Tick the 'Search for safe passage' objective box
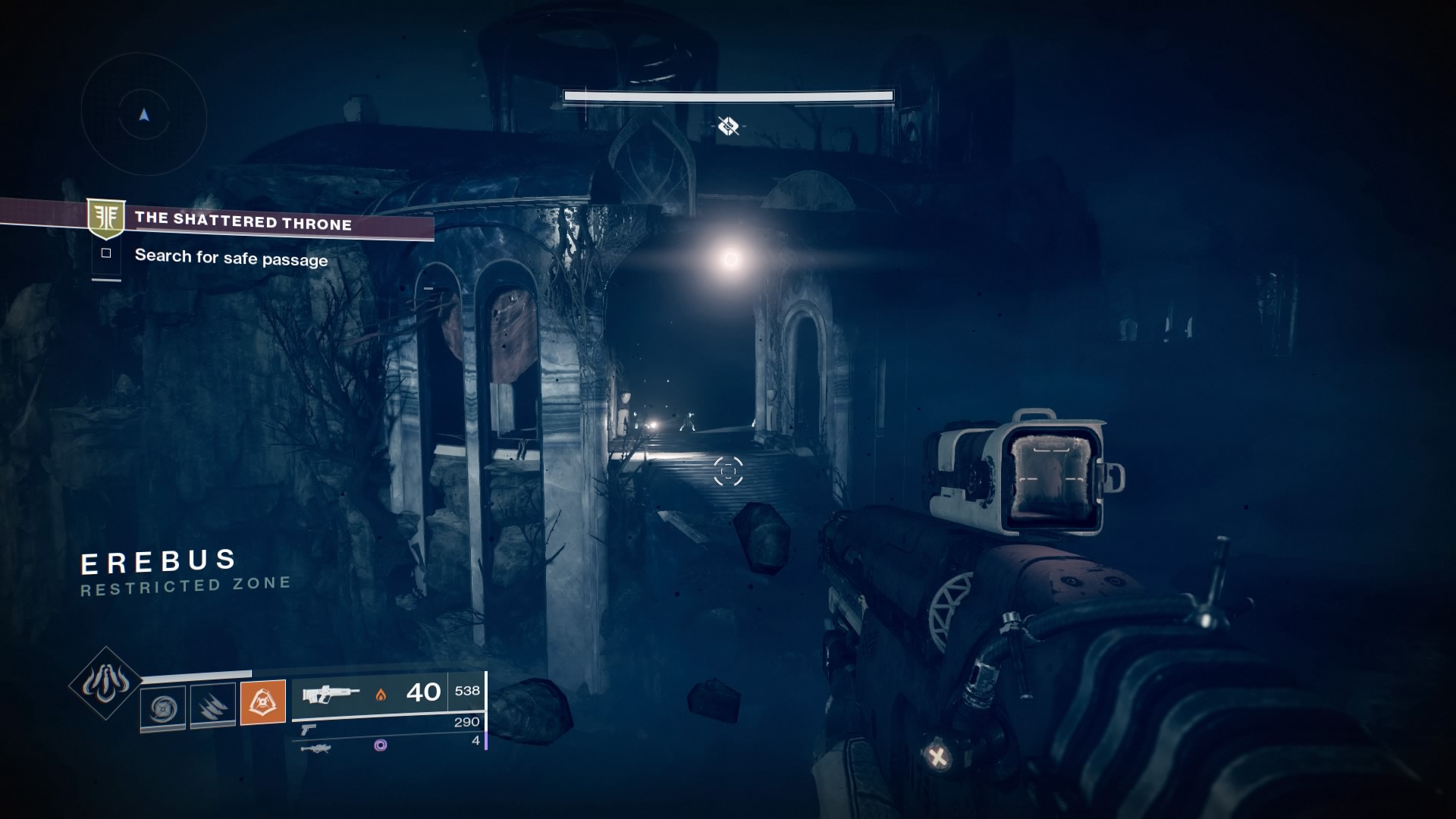The image size is (1456, 819). pyautogui.click(x=106, y=253)
